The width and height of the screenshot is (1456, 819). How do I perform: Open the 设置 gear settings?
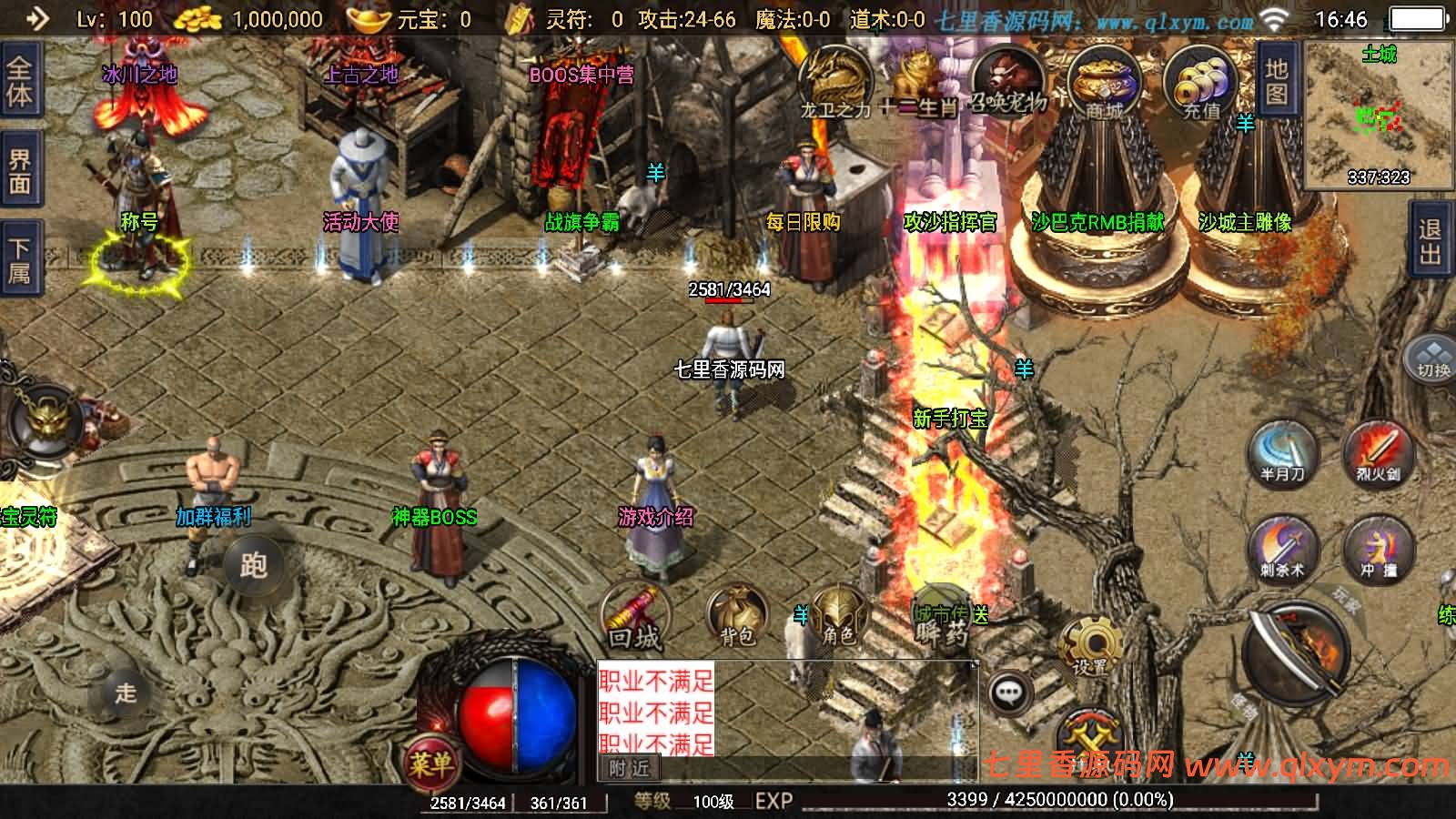pos(1089,646)
